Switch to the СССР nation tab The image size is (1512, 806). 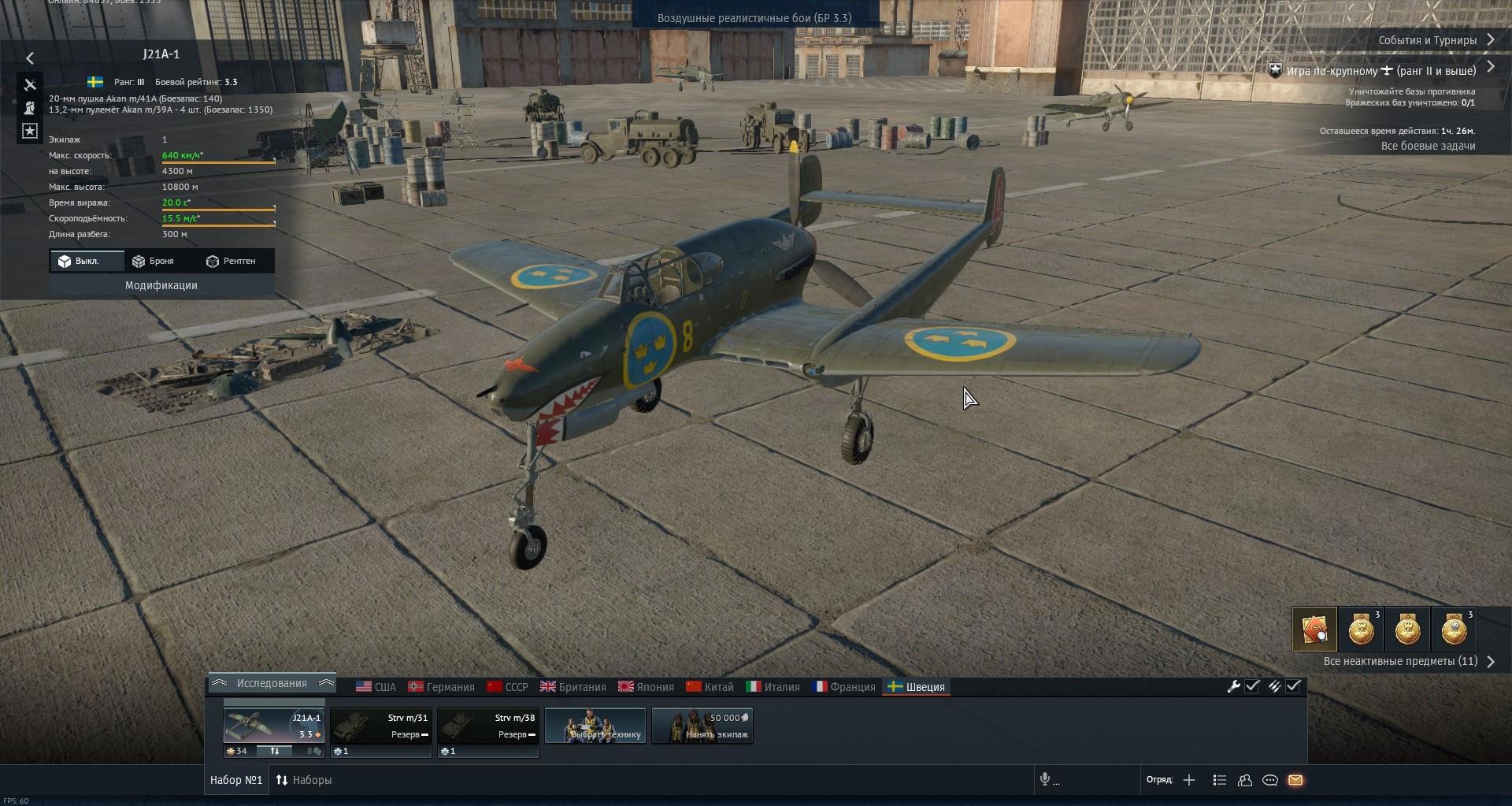click(508, 687)
